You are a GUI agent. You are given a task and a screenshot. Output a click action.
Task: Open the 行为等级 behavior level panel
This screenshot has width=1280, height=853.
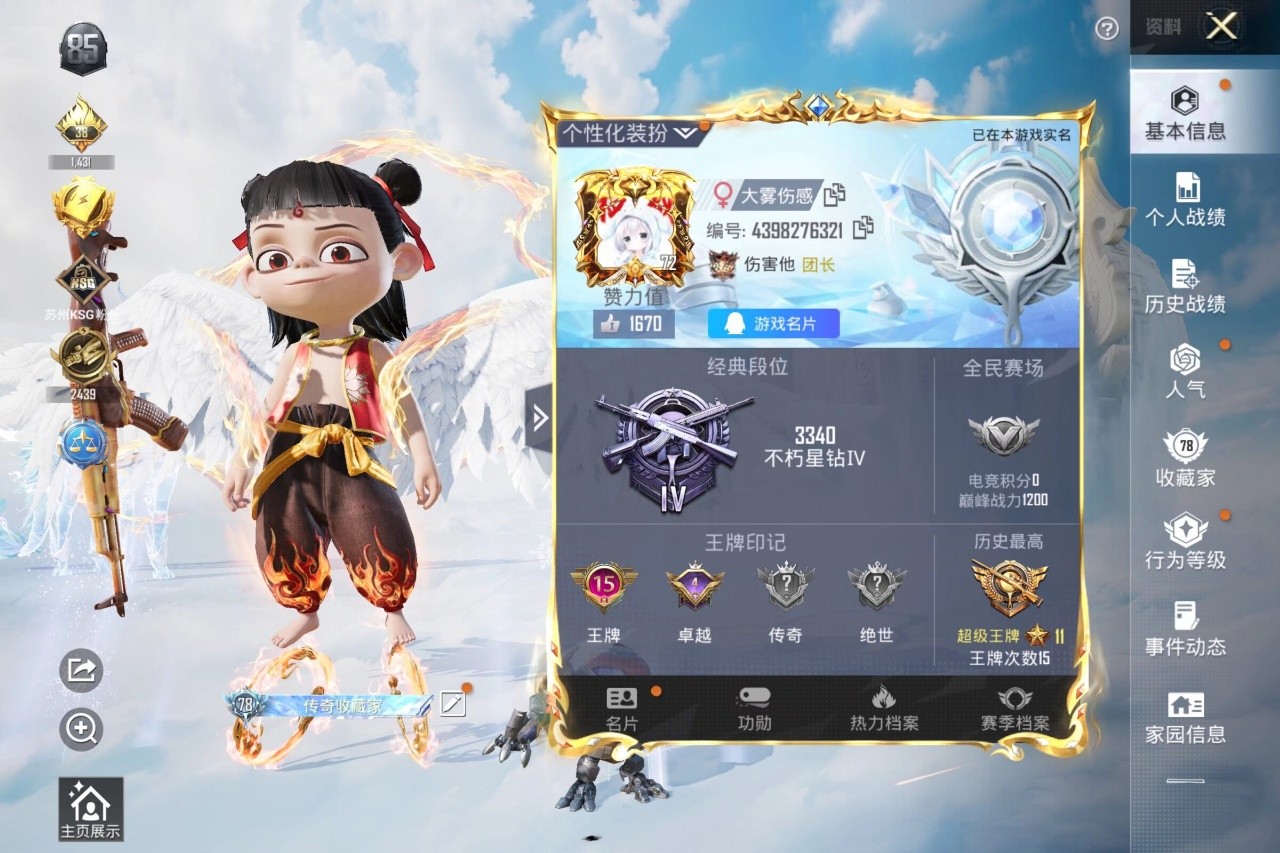coord(1185,540)
